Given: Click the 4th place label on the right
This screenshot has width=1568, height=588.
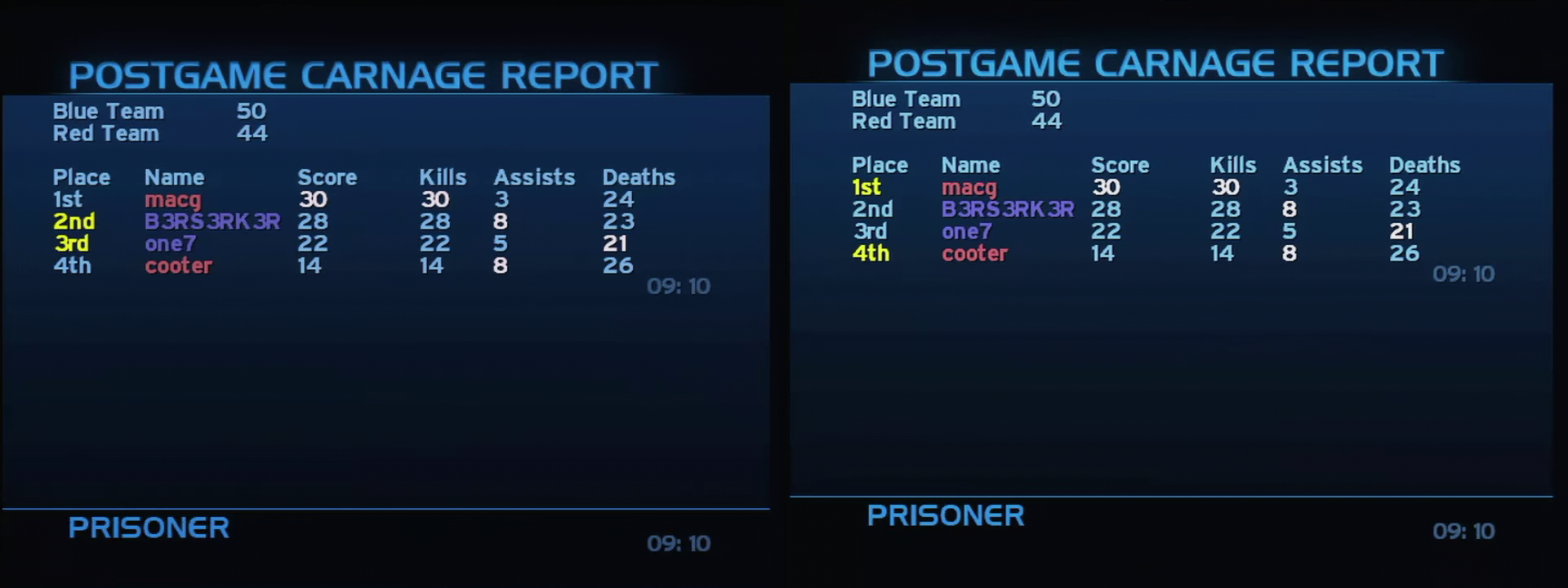Looking at the screenshot, I should 872,254.
